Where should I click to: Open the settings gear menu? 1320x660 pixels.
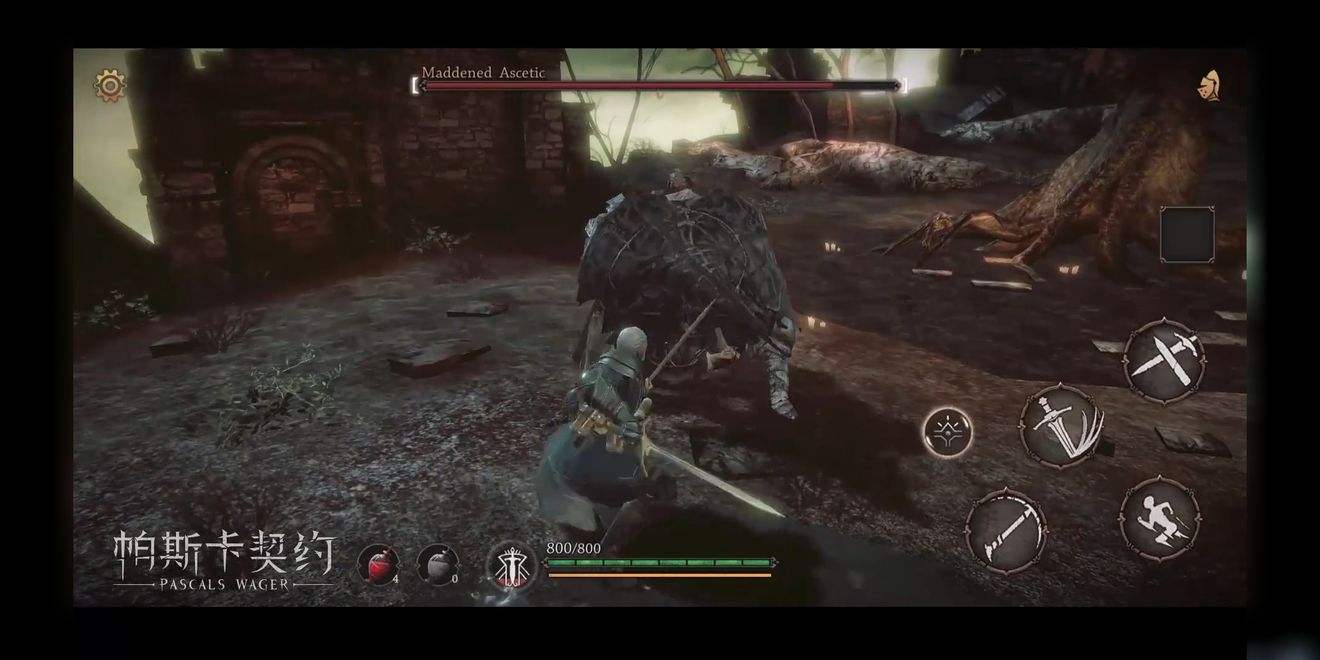click(110, 85)
